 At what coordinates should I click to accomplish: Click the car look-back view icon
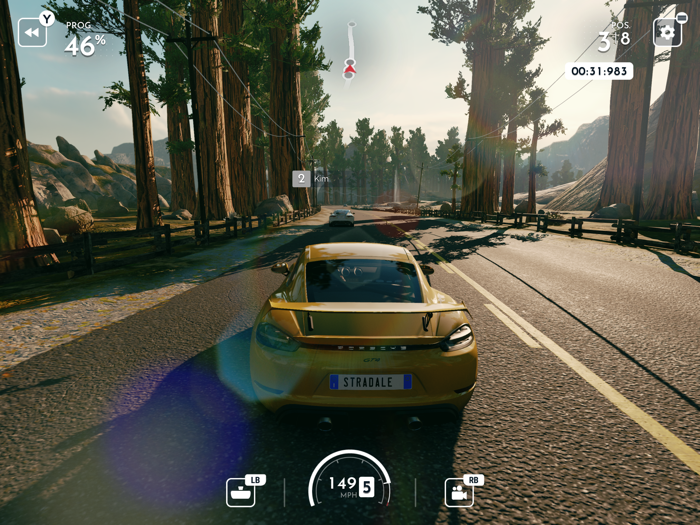point(240,492)
